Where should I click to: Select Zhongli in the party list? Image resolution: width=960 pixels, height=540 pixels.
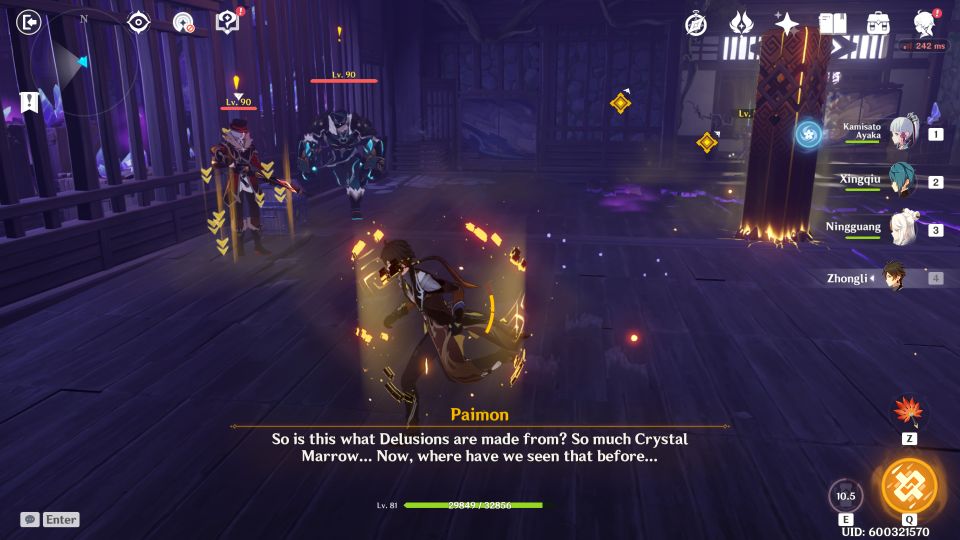coord(893,278)
